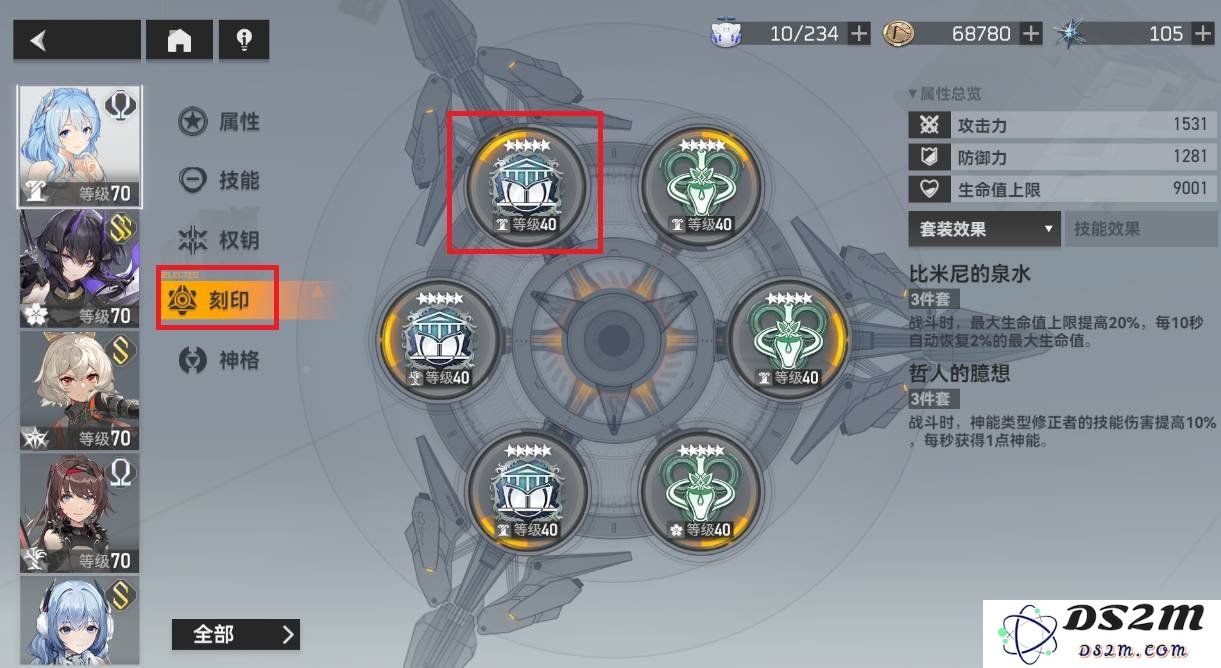Pick the blonde red-eyed character portrait
Viewport: 1221px width, 668px height.
click(x=80, y=391)
